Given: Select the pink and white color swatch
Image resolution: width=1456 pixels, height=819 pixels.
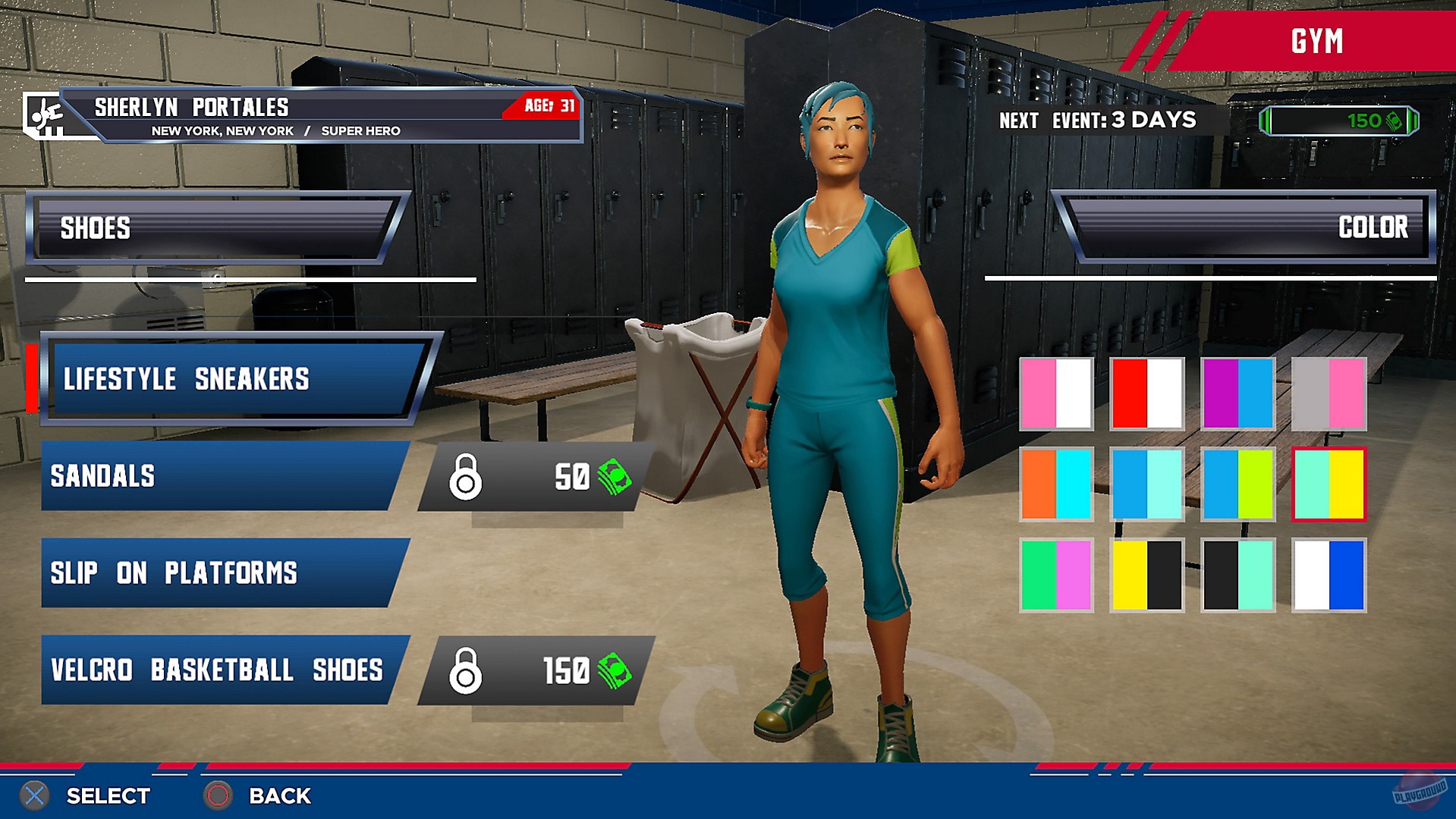Looking at the screenshot, I should pyautogui.click(x=1055, y=395).
